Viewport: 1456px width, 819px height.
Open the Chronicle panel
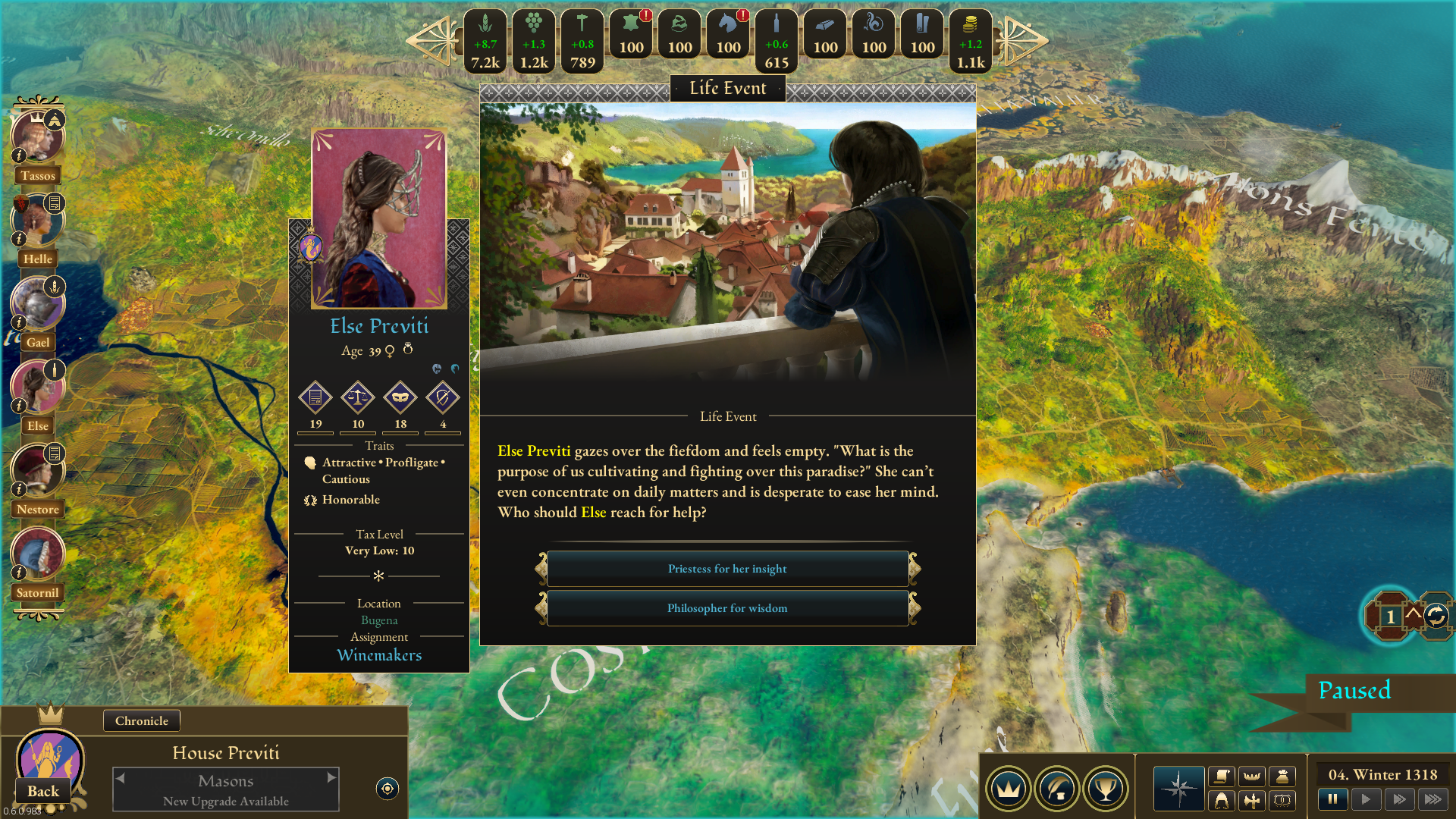coord(142,720)
